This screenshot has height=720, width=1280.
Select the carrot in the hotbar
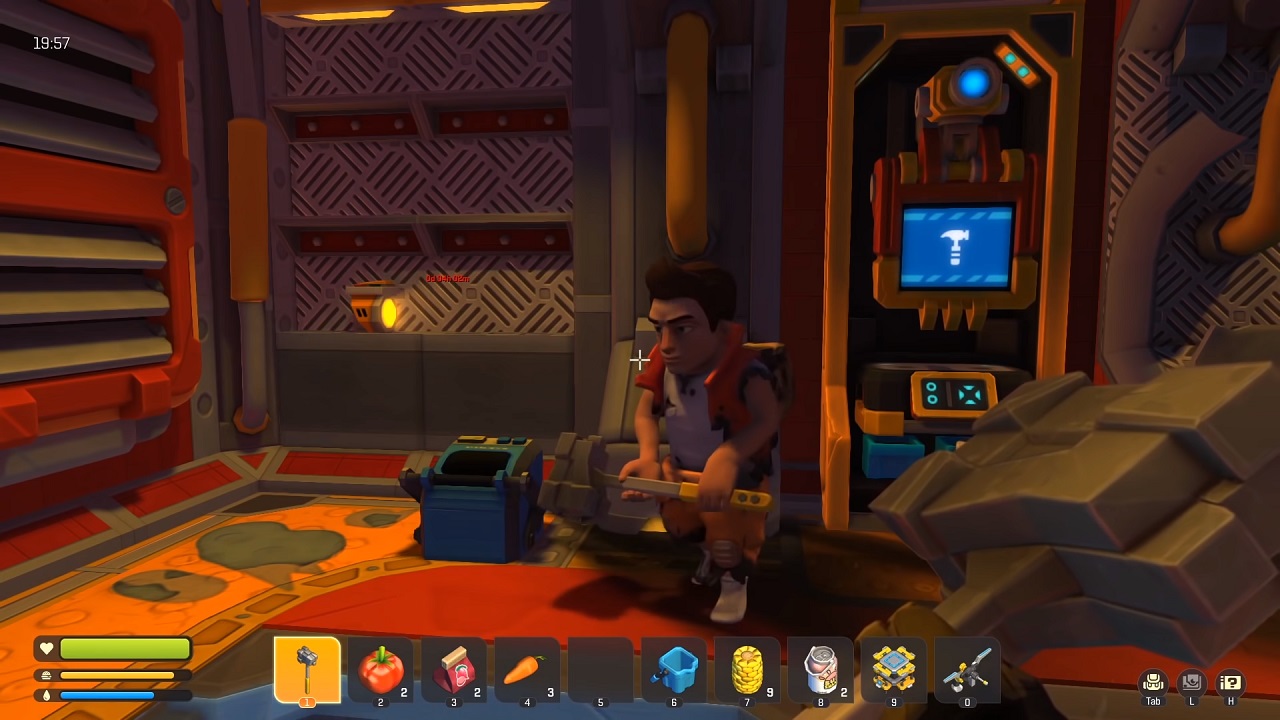pyautogui.click(x=526, y=669)
